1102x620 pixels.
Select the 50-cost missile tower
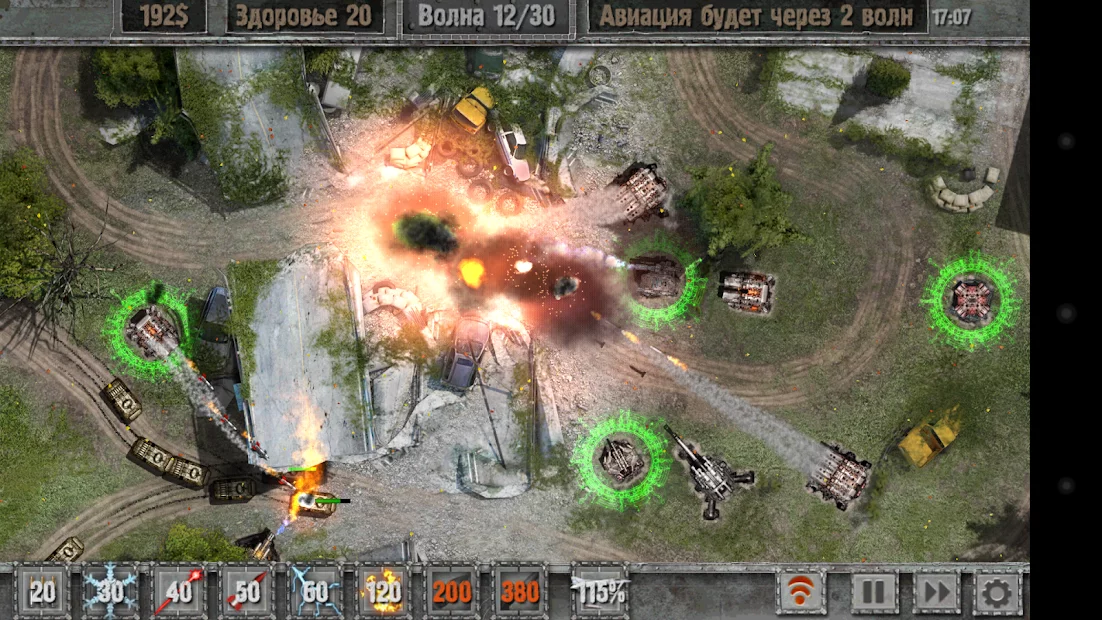(246, 592)
